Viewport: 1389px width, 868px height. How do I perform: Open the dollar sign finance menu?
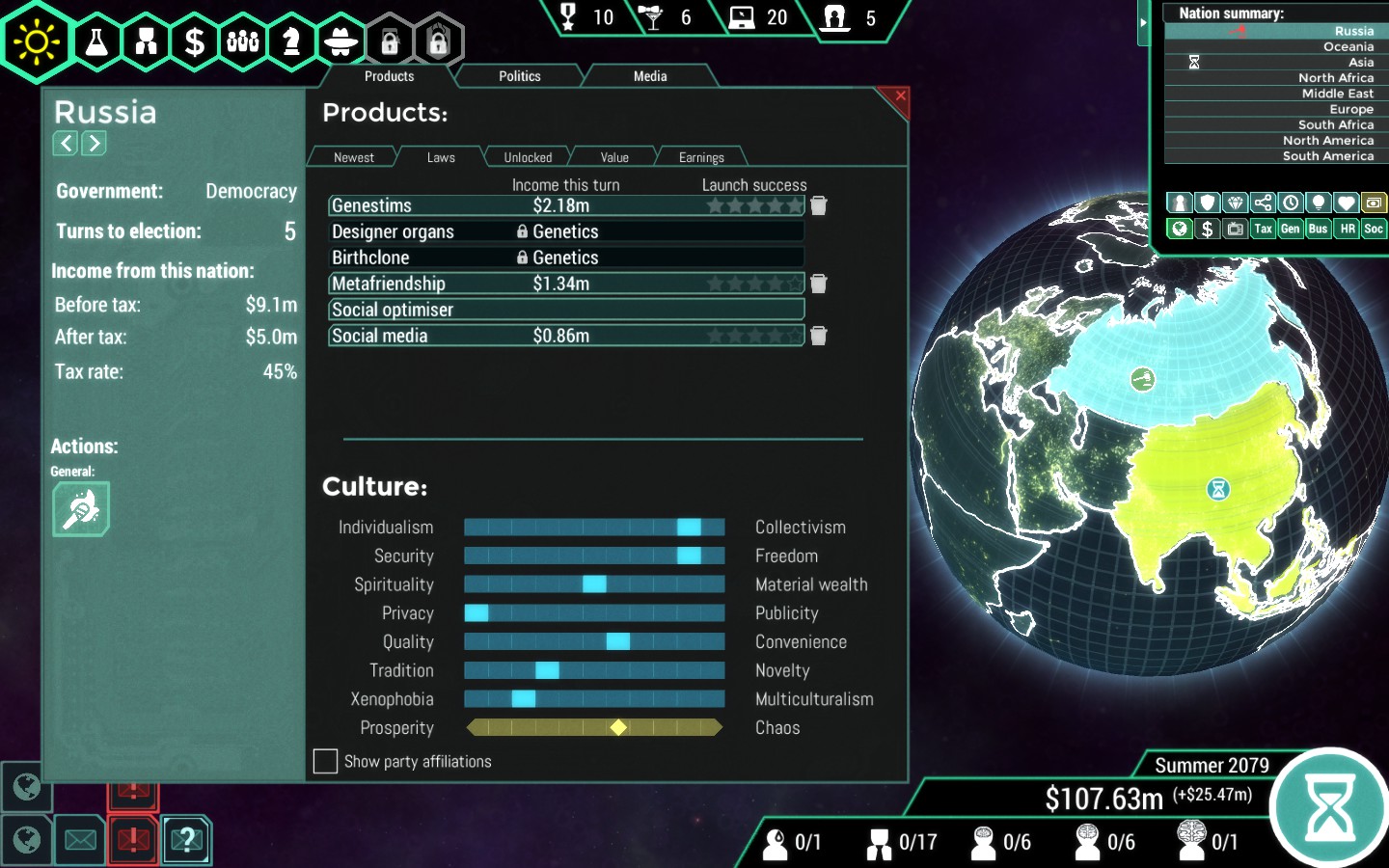click(x=195, y=41)
